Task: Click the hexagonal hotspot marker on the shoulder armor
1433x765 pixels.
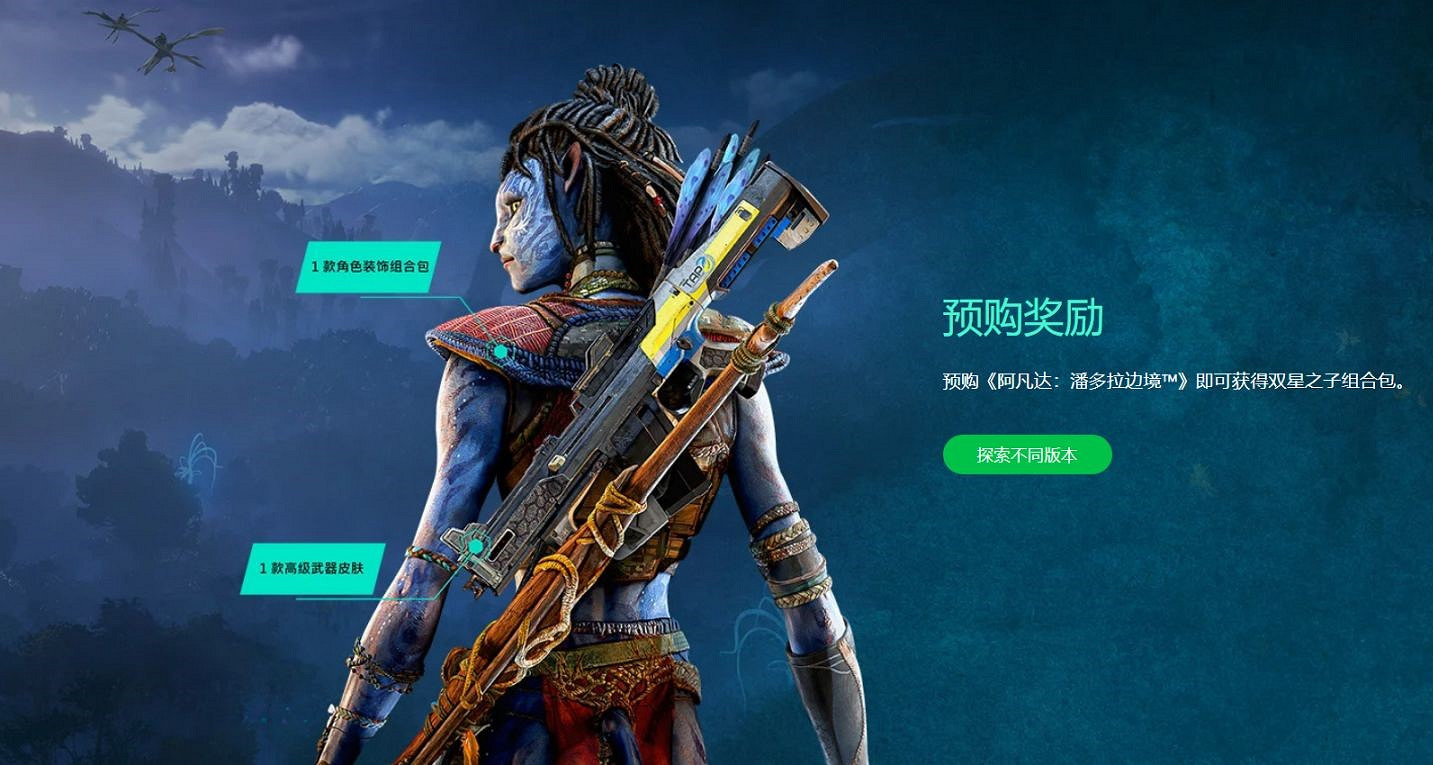Action: click(x=500, y=351)
